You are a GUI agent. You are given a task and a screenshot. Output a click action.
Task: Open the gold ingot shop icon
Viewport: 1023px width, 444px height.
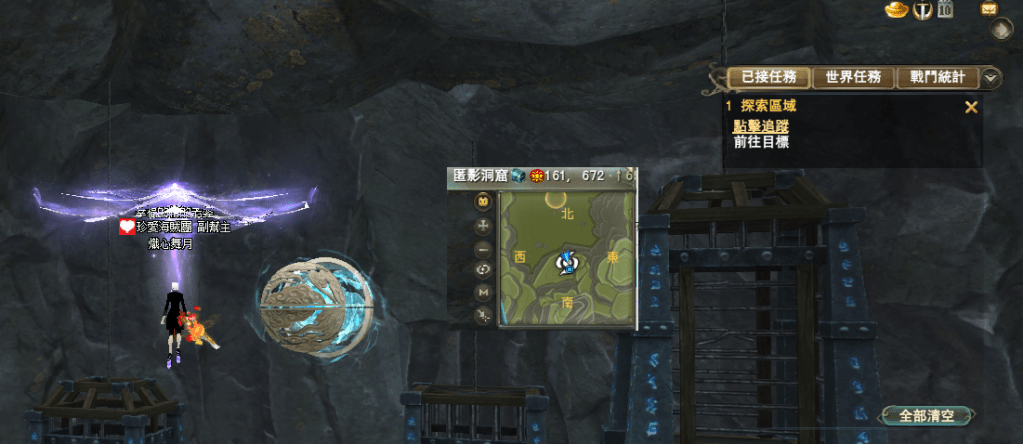tap(896, 10)
